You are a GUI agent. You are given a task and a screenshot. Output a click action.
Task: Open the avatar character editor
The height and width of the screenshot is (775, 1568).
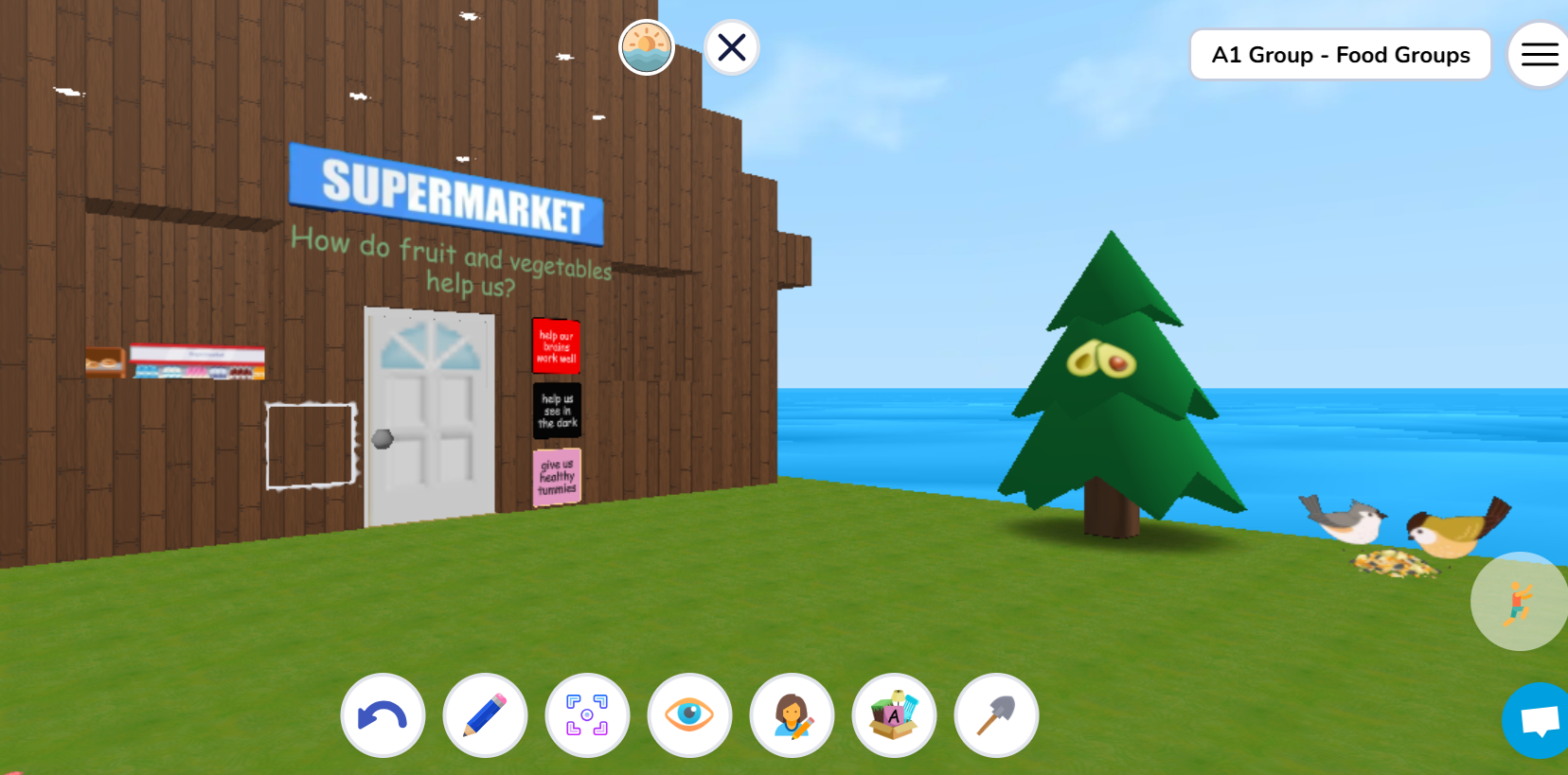click(792, 715)
